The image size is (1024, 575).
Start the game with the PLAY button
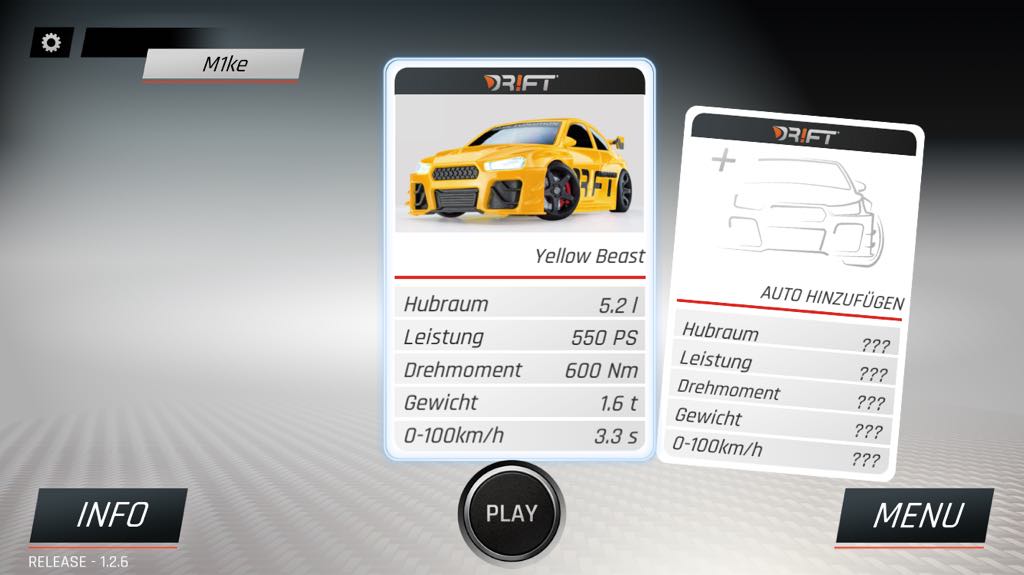click(x=511, y=514)
